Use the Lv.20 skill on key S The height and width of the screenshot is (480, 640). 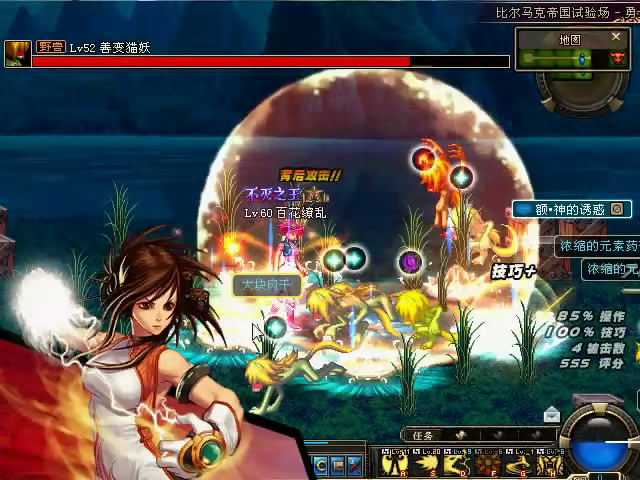[x=427, y=463]
